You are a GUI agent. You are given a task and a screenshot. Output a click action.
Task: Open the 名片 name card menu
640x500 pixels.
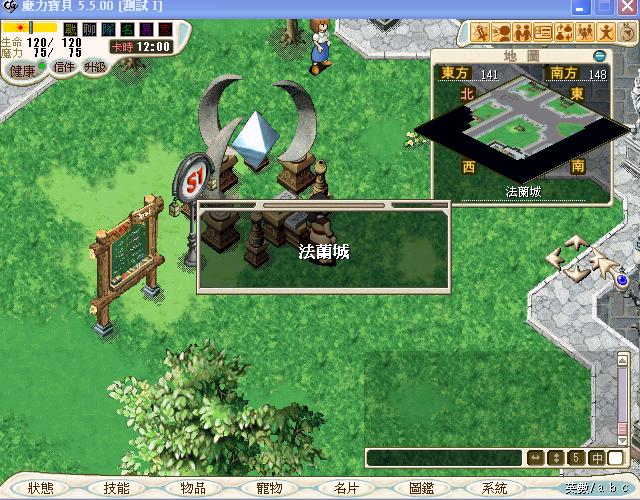[x=345, y=488]
